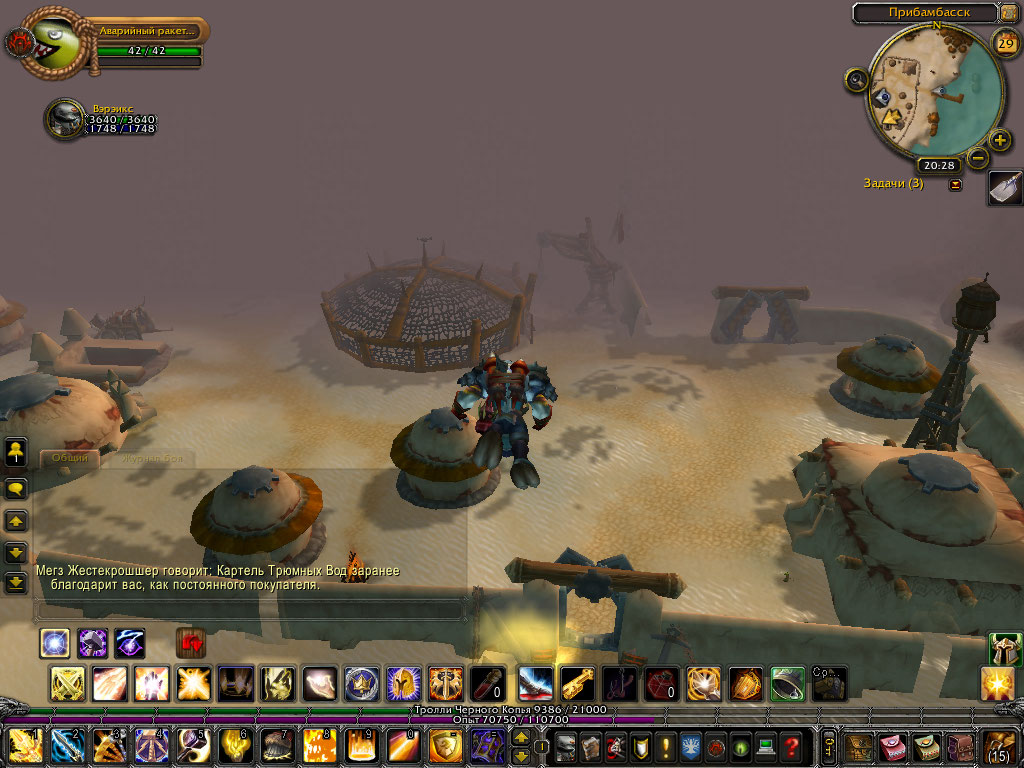Expand the Задачи (3) objectives tracker arrow
The height and width of the screenshot is (768, 1024).
pos(956,185)
